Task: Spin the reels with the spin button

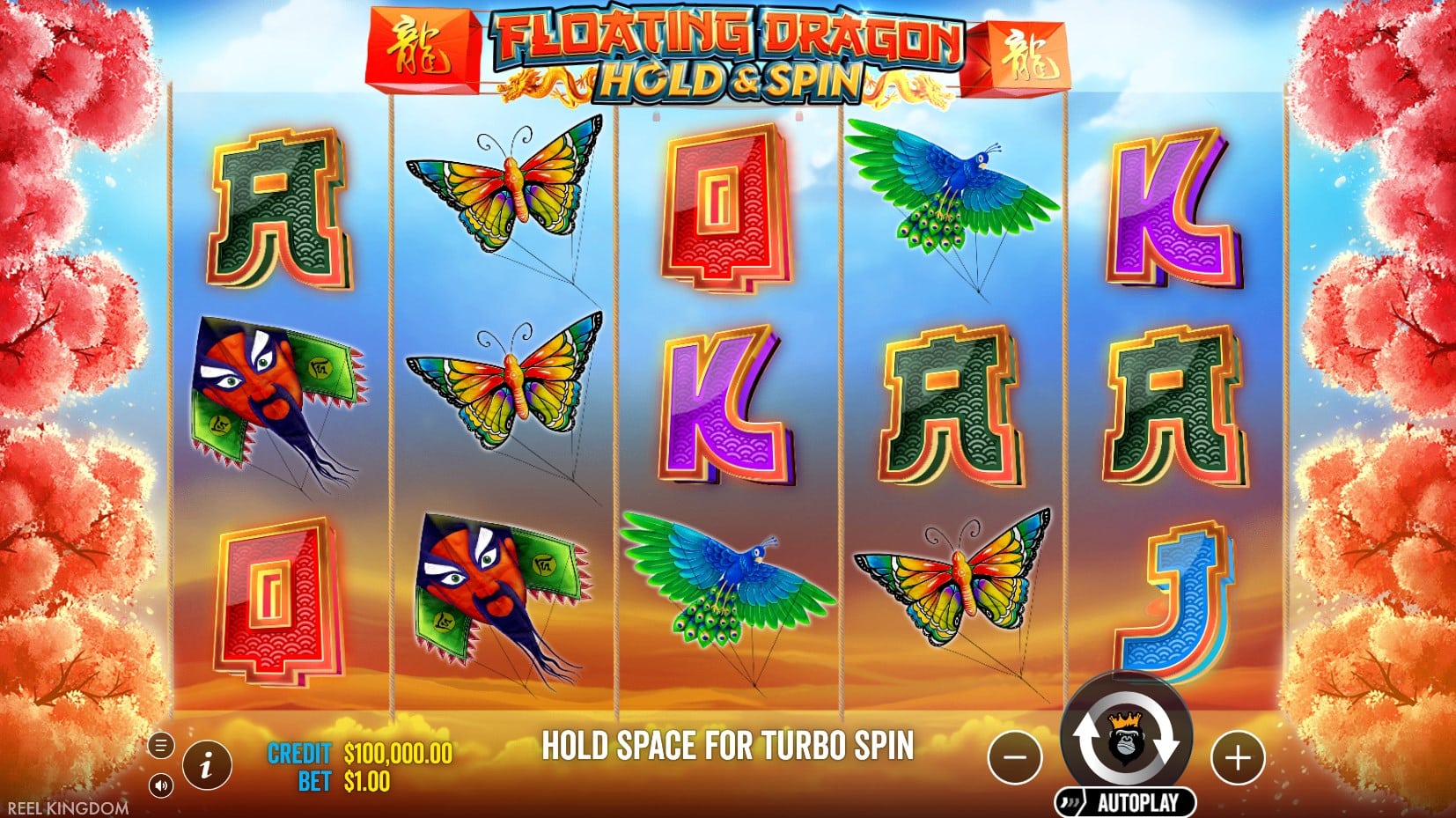Action: [x=1127, y=740]
